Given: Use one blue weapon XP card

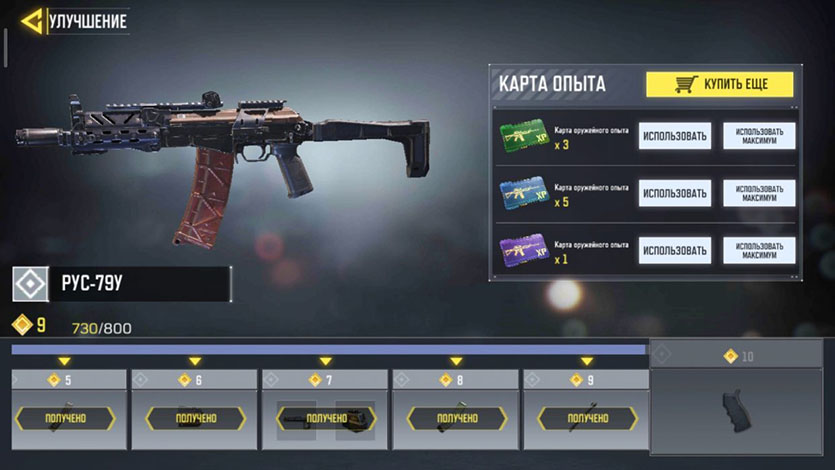Looking at the screenshot, I should 675,193.
